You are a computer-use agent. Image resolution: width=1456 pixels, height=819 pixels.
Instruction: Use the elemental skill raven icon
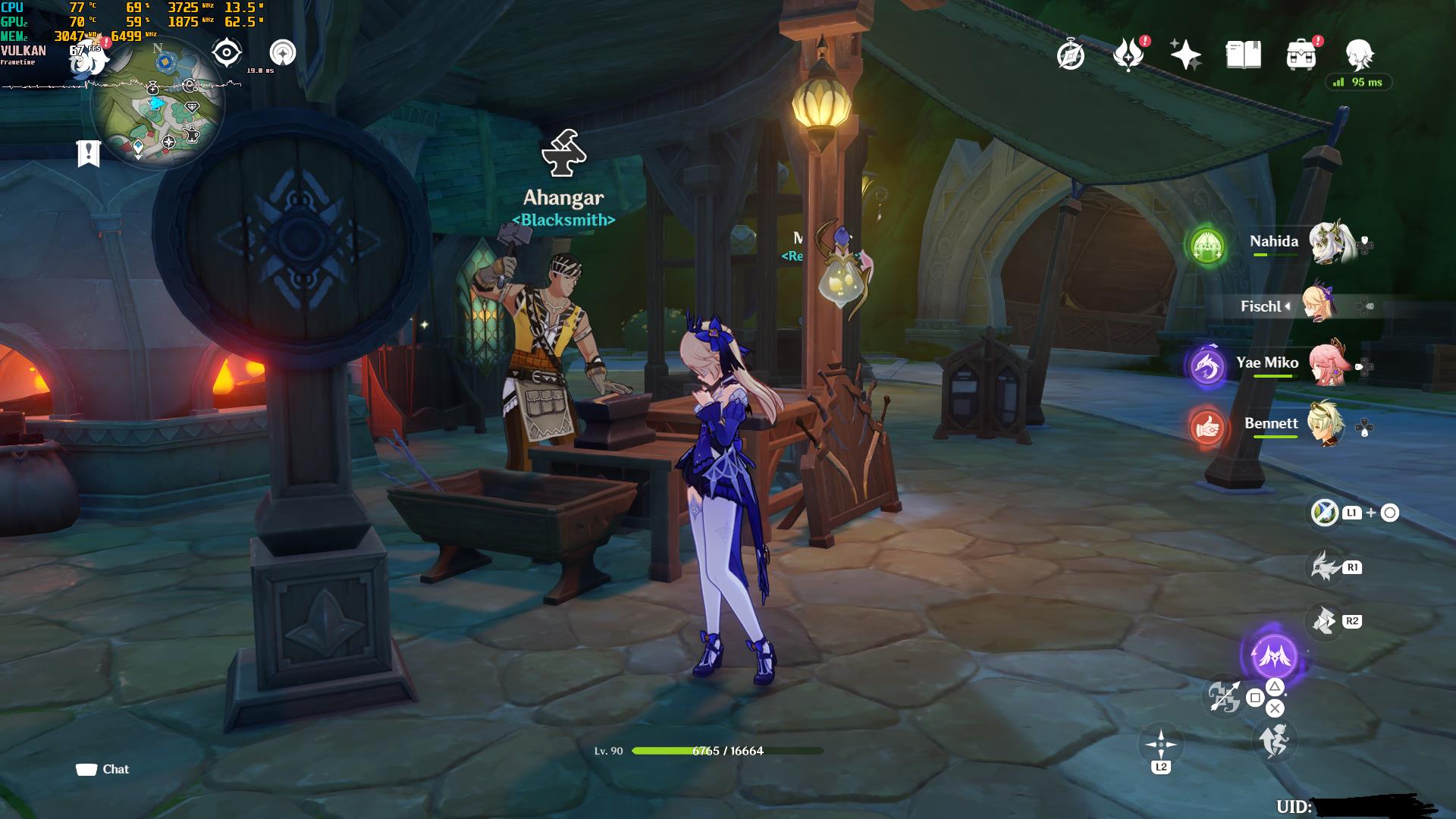pos(1325,566)
